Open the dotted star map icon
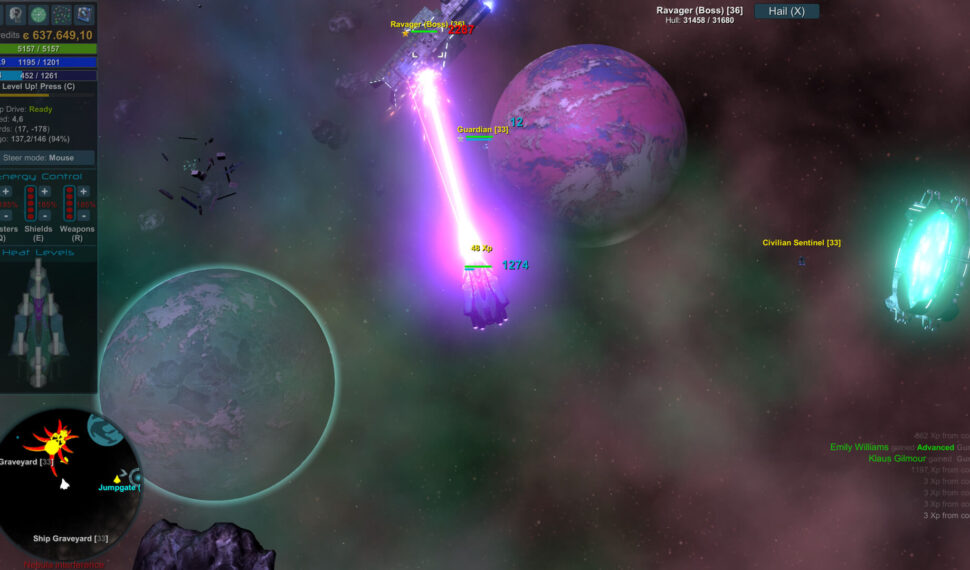Viewport: 970px width, 570px height. (62, 14)
